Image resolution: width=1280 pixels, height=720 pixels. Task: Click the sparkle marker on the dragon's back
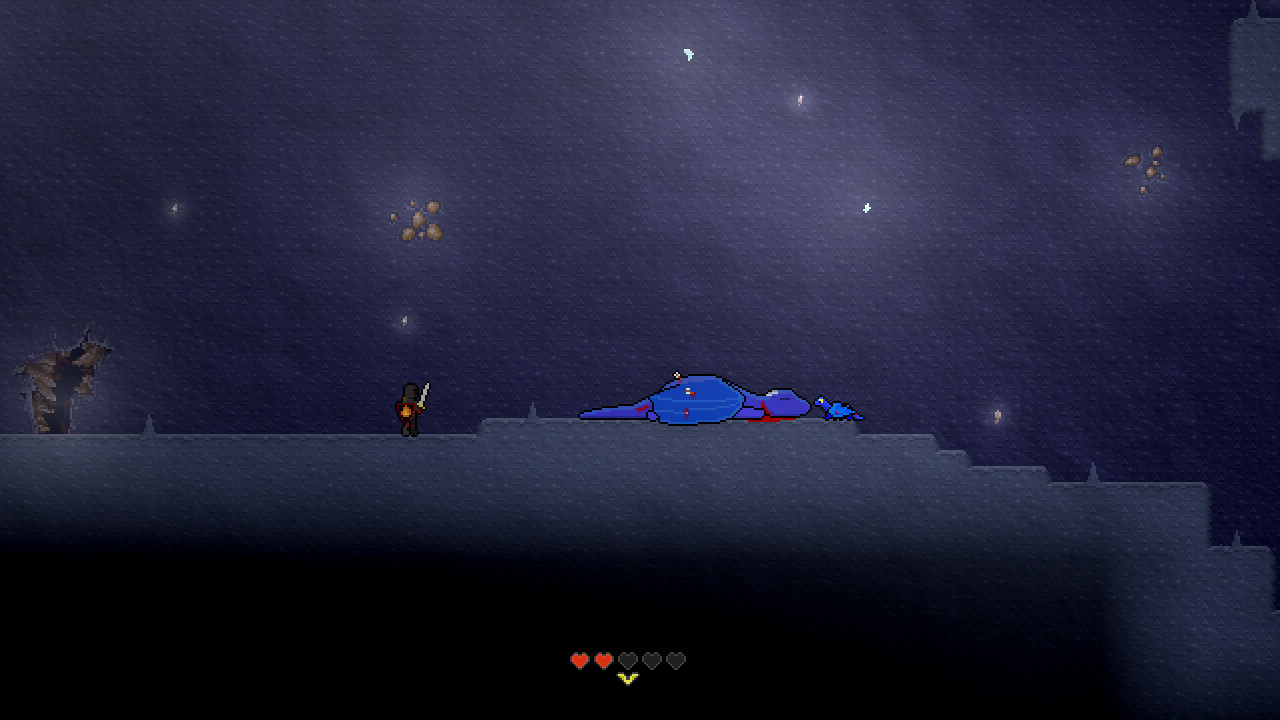(x=676, y=374)
